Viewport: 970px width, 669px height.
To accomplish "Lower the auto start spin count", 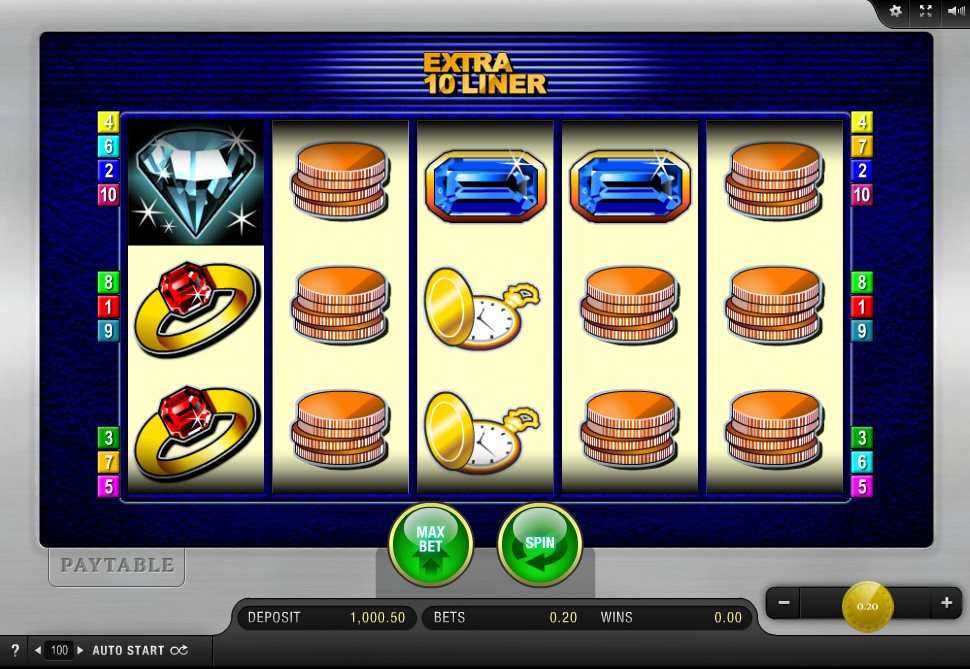I will click(38, 650).
